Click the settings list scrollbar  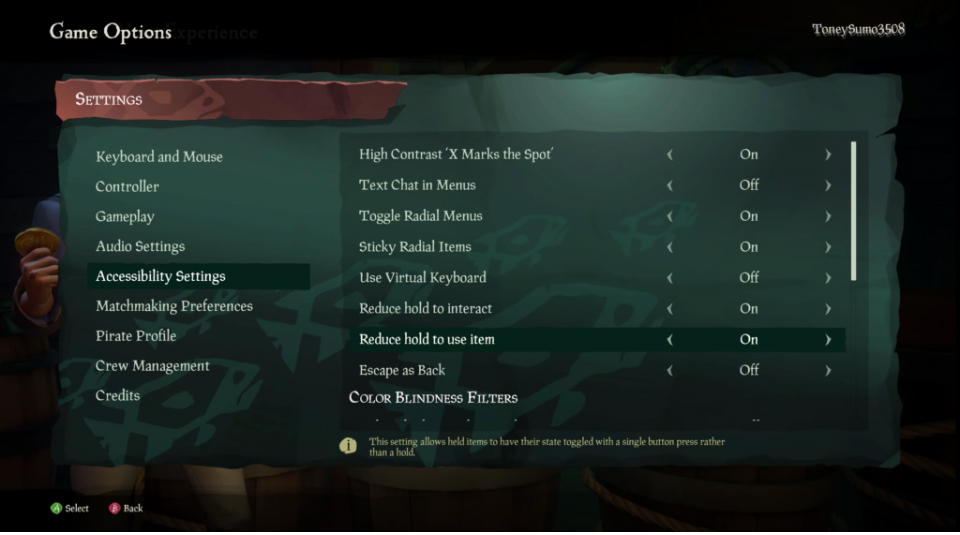(853, 211)
